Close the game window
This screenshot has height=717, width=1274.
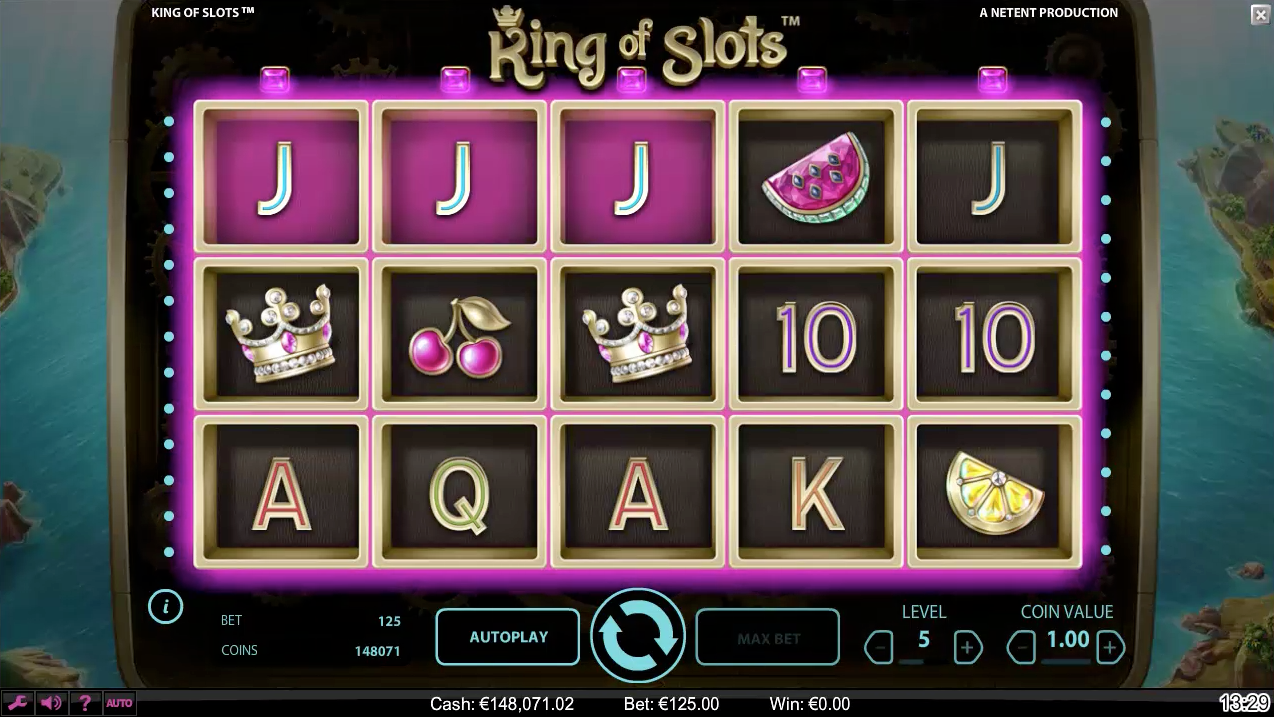pyautogui.click(x=1260, y=14)
